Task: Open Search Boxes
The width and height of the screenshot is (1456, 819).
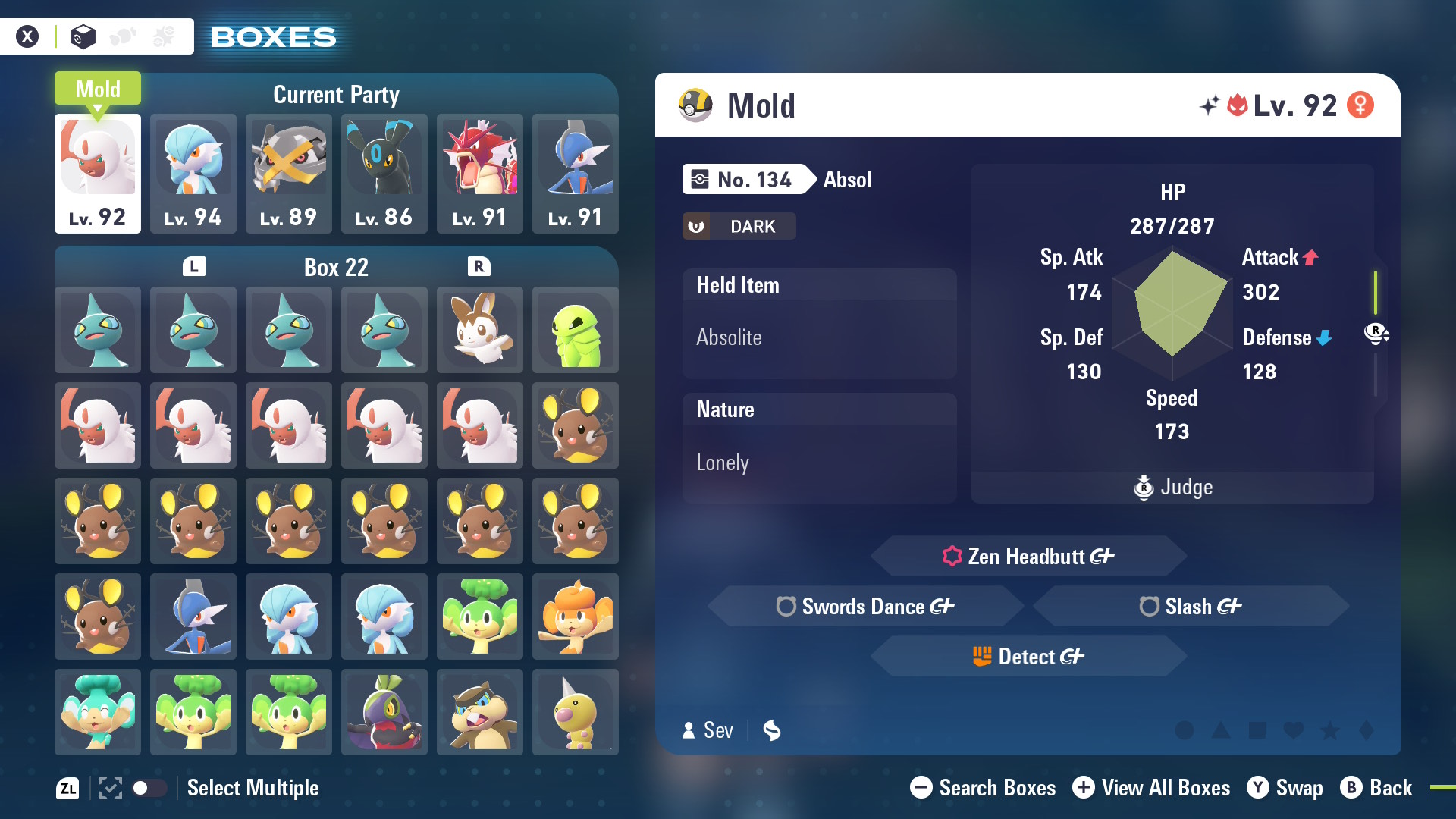Action: pyautogui.click(x=983, y=788)
